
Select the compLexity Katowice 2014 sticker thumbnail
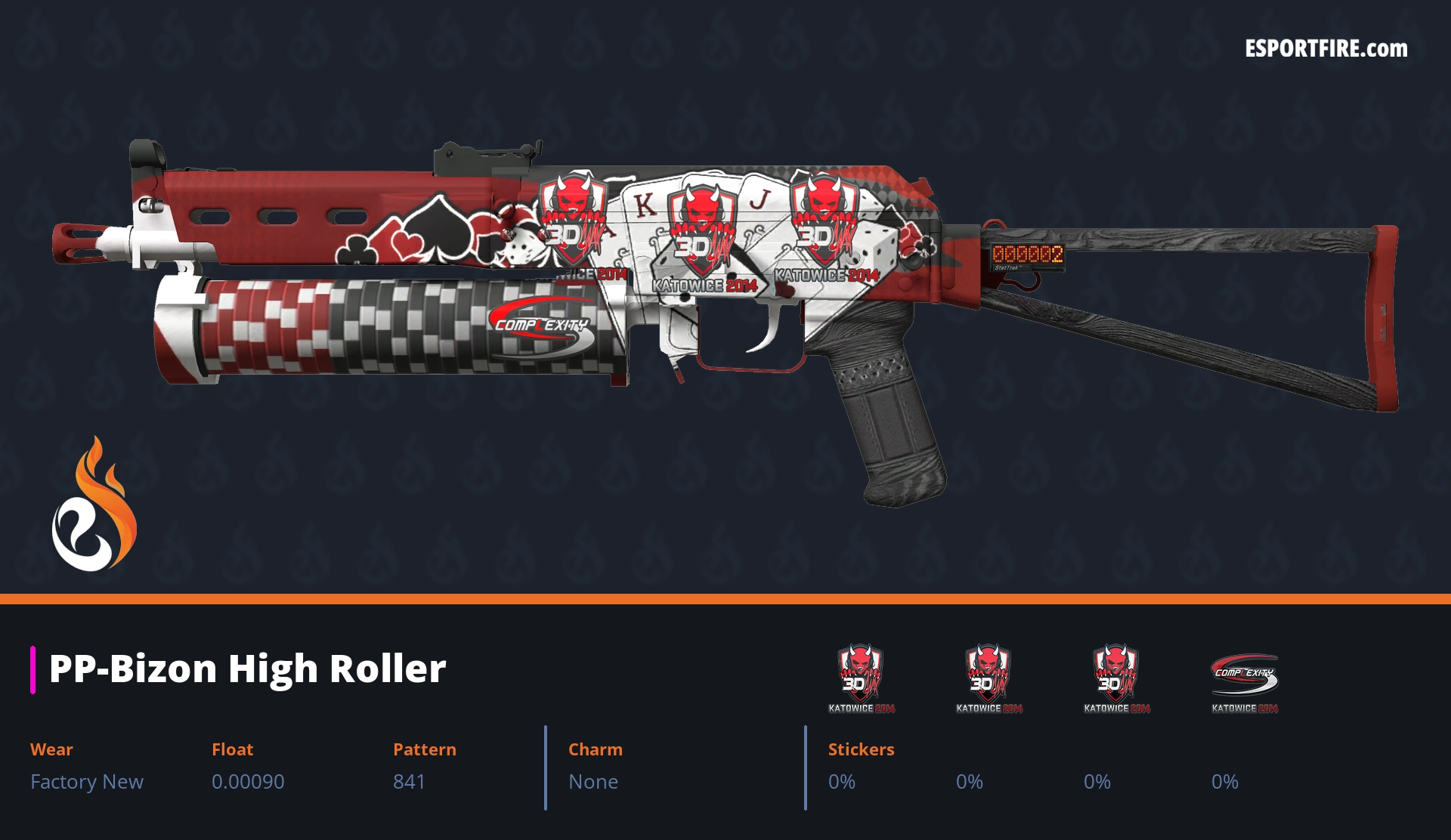(1244, 678)
